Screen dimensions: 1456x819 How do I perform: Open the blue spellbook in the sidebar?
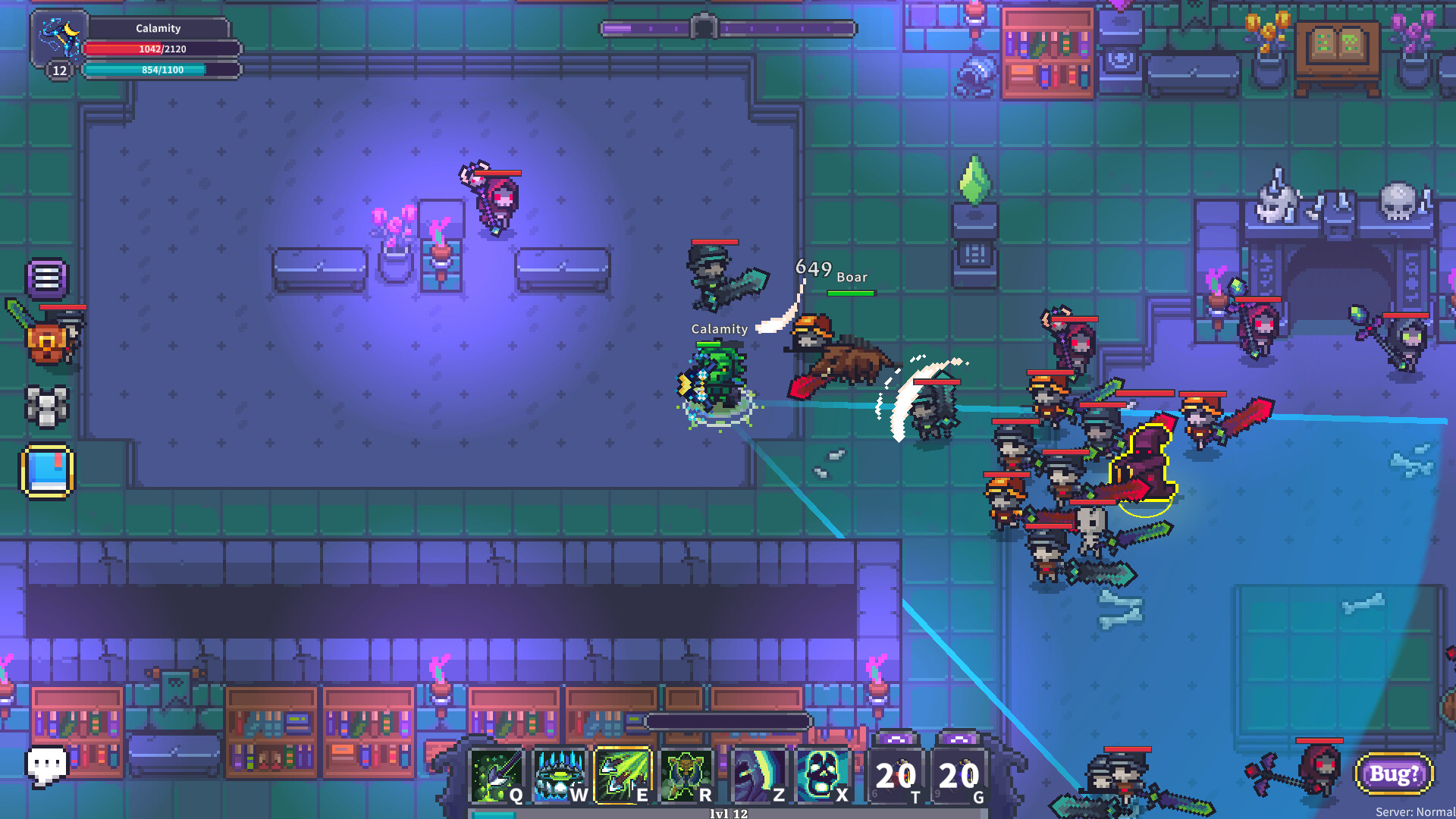(45, 471)
